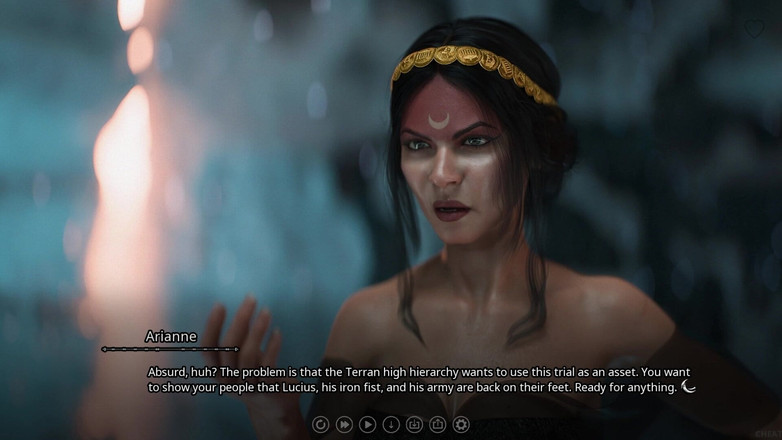Click the downward arrow circle button
The image size is (782, 440).
391,425
